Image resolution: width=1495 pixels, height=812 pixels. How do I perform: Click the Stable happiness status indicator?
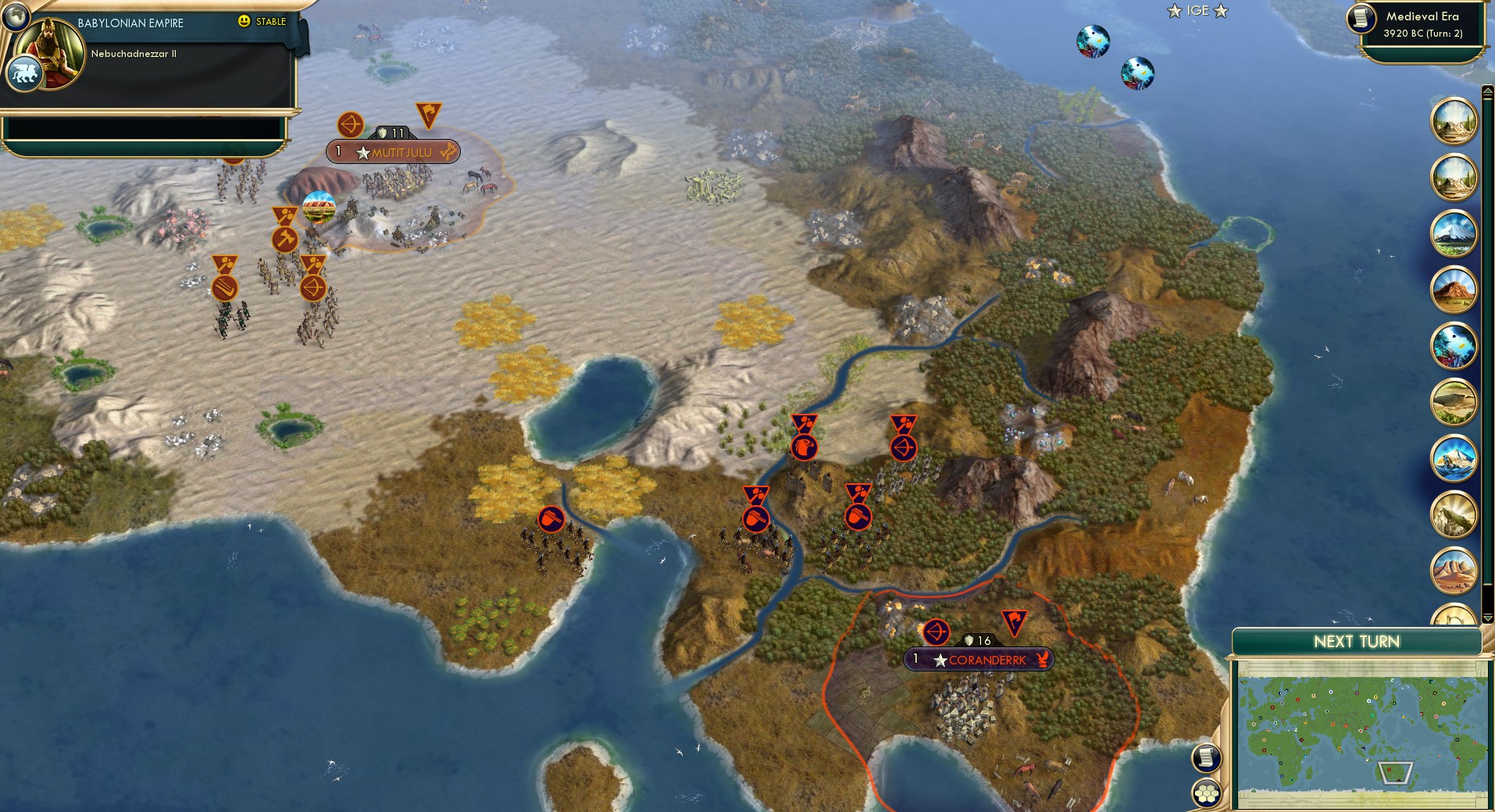click(x=262, y=21)
